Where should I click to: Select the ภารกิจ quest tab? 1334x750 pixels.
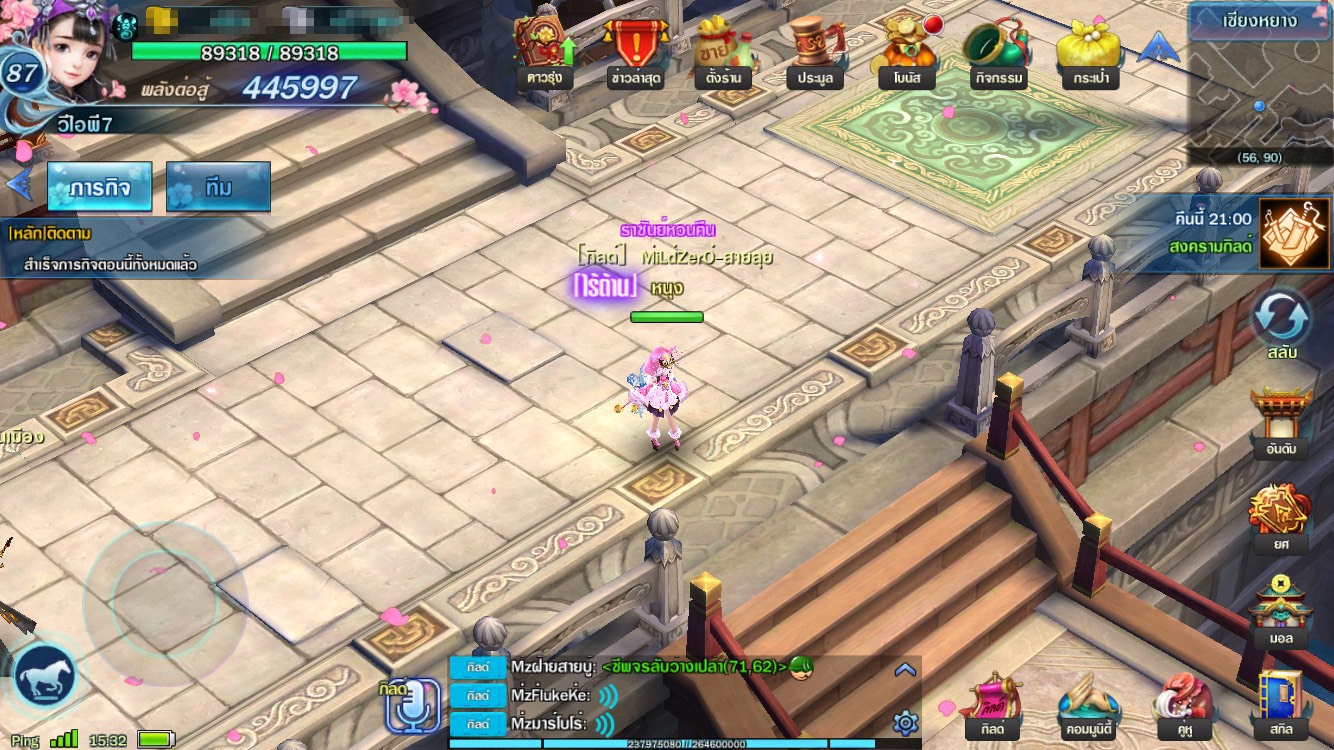click(x=99, y=187)
